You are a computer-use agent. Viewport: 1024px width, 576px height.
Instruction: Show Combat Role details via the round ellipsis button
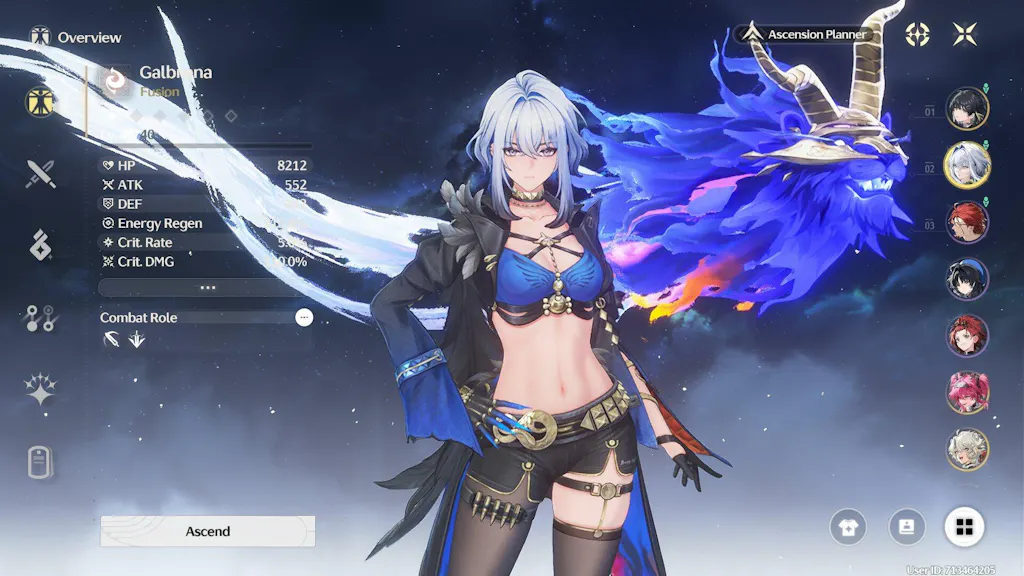(304, 317)
